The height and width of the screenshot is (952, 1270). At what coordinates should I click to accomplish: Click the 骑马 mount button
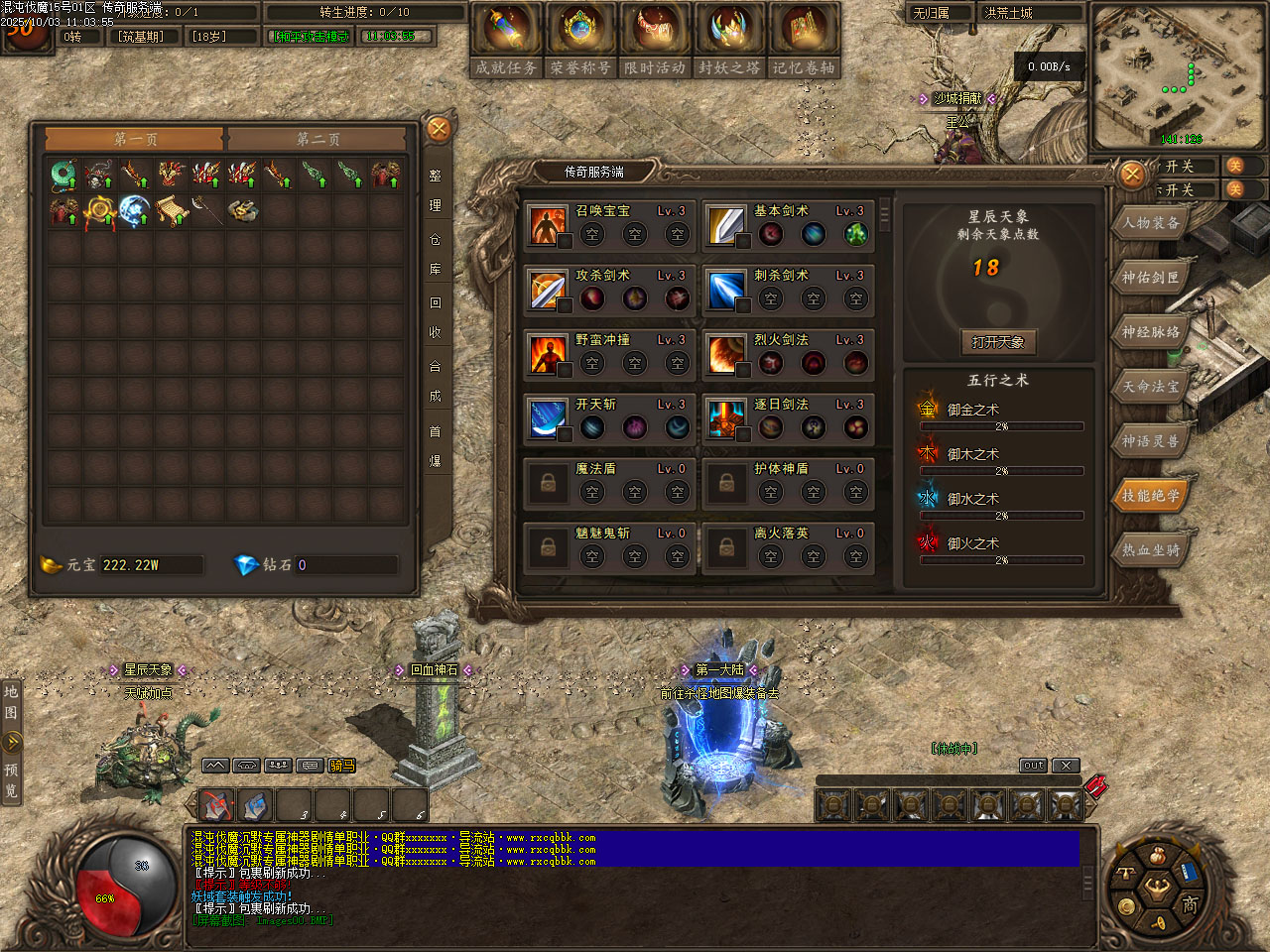coord(342,766)
